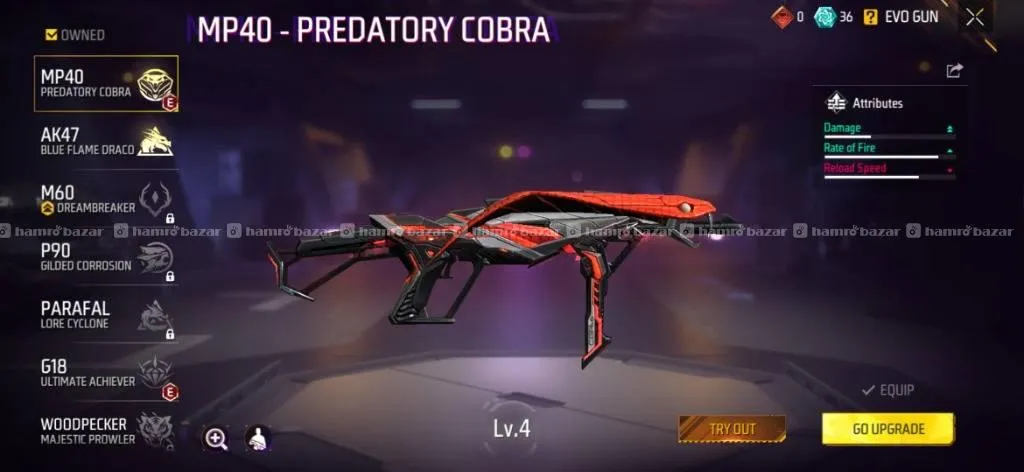The width and height of the screenshot is (1024, 472).
Task: Tap the Go Upgrade button
Action: [x=888, y=429]
